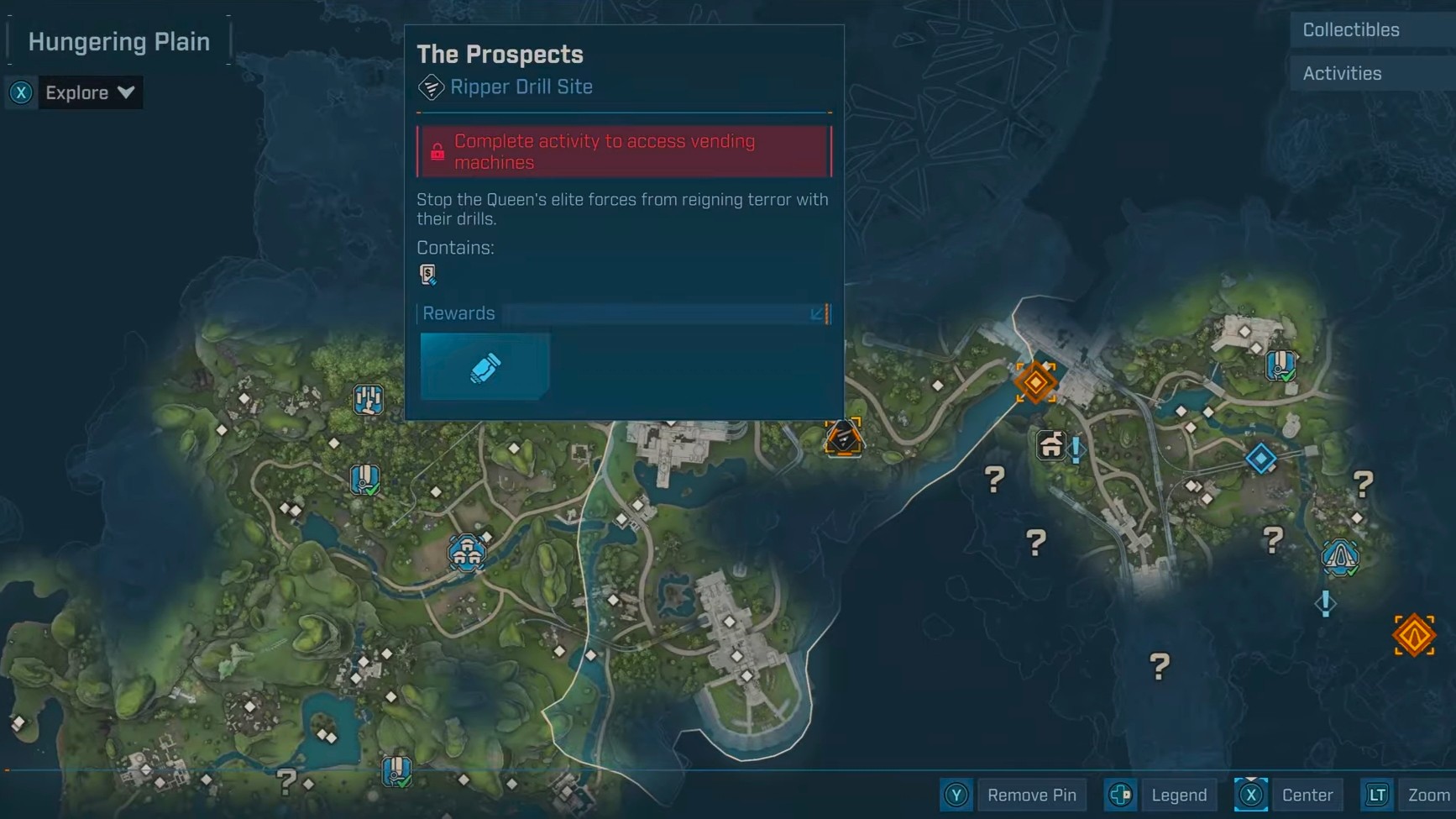
Task: Center the map view
Action: point(1306,795)
